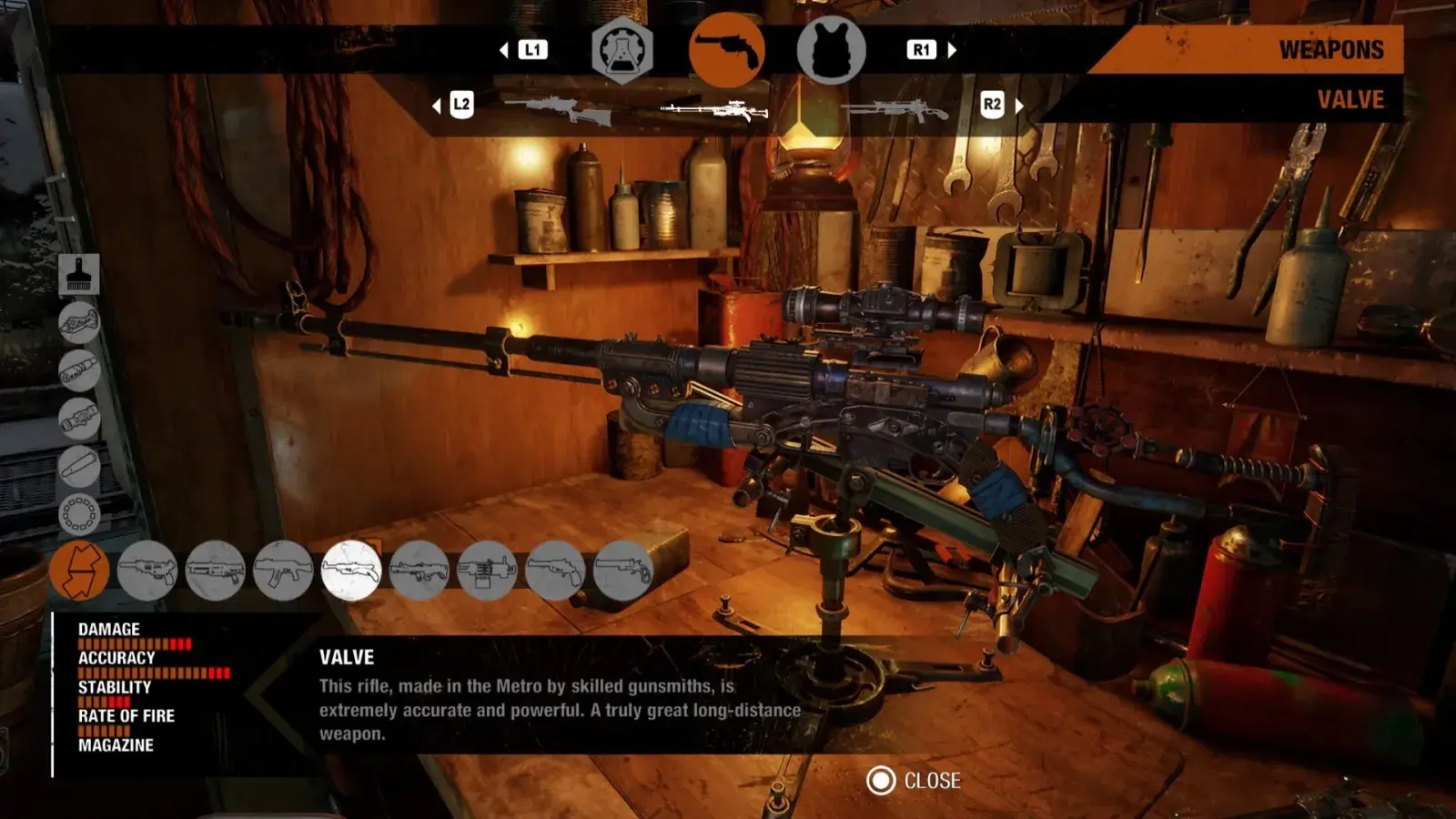Select the highlighted Valve rifle icon
The width and height of the screenshot is (1456, 819).
tap(351, 571)
